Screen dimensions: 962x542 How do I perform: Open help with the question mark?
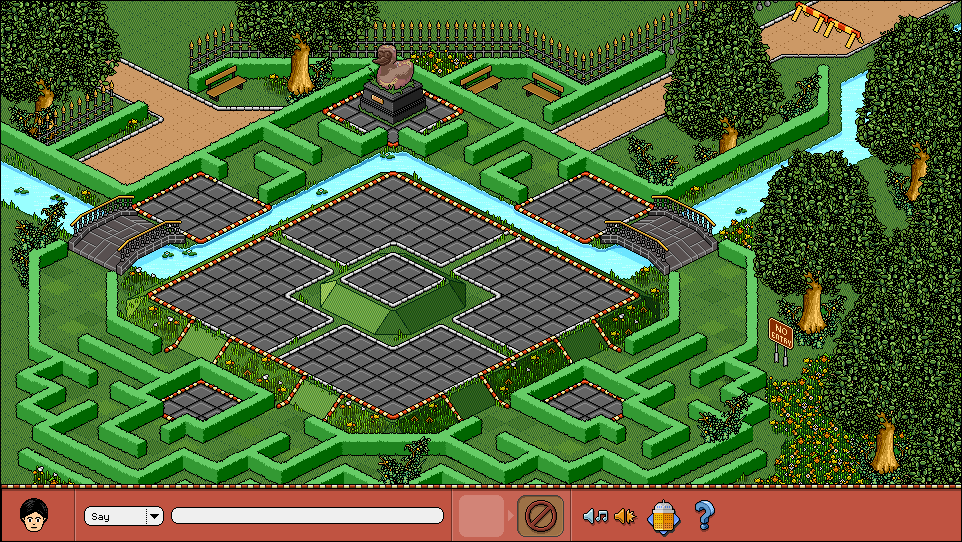[x=705, y=515]
